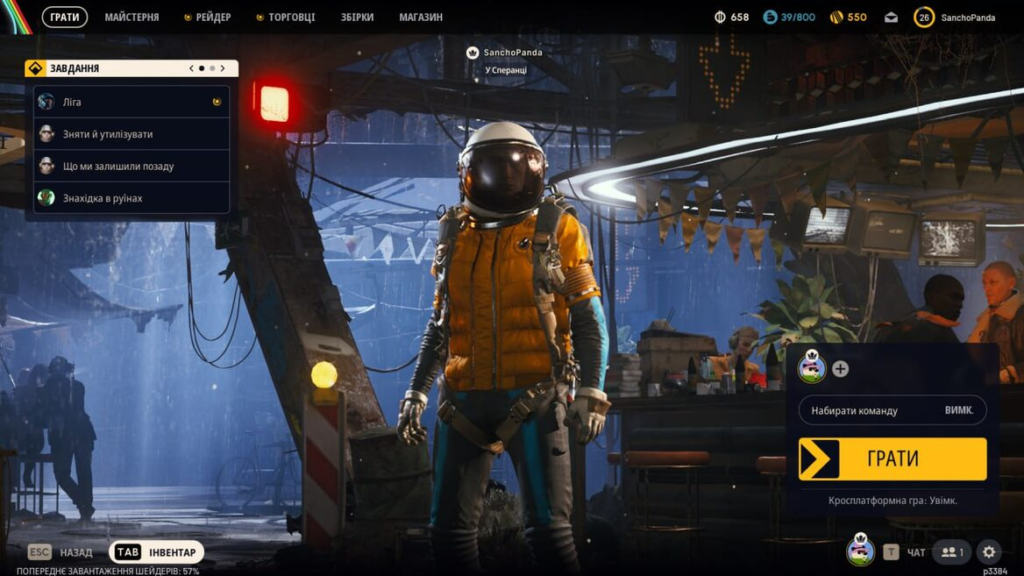The width and height of the screenshot is (1024, 576).
Task: Start the match with the yellow Грати button
Action: click(x=892, y=459)
